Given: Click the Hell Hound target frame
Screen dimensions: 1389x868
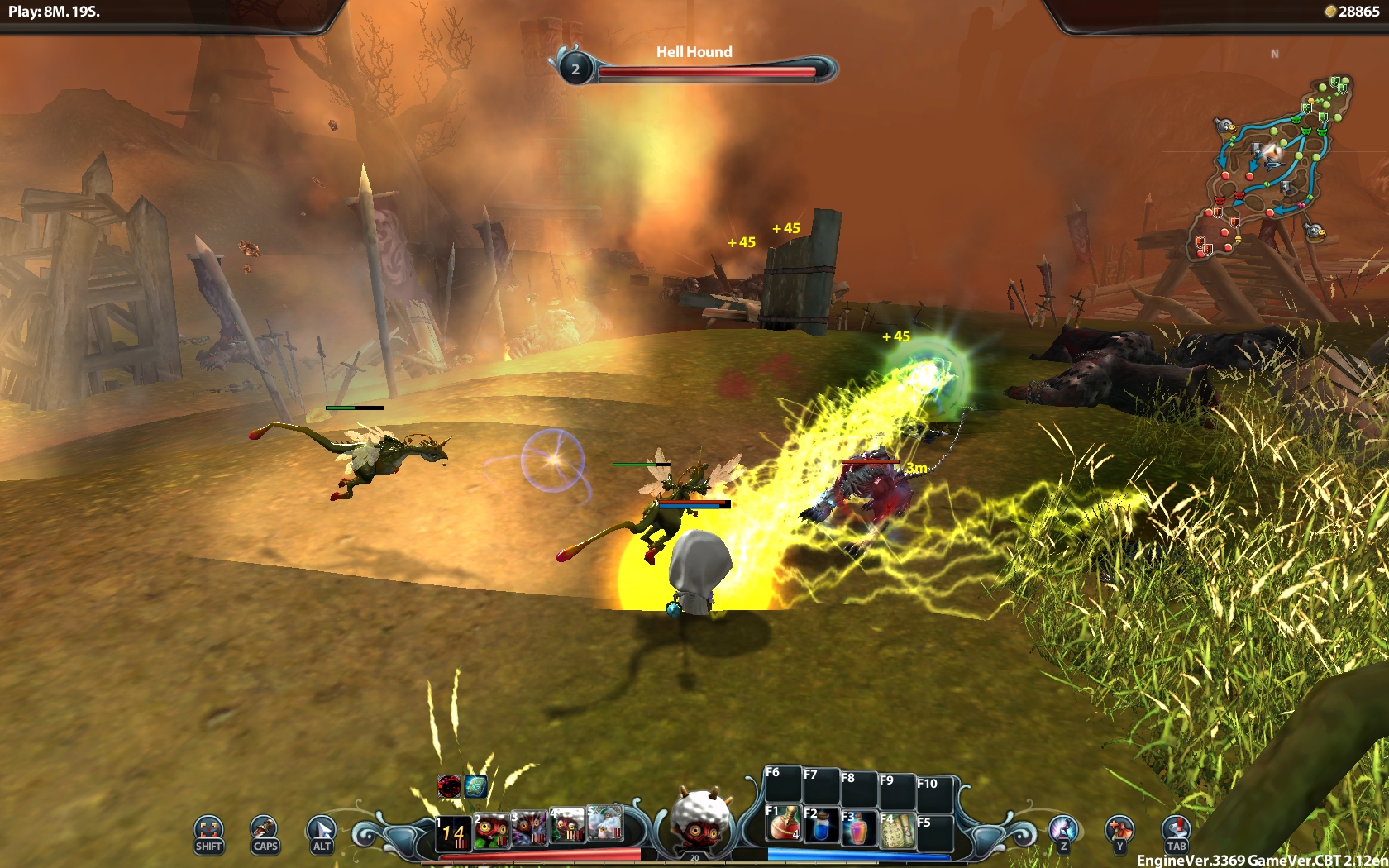Looking at the screenshot, I should tap(694, 64).
